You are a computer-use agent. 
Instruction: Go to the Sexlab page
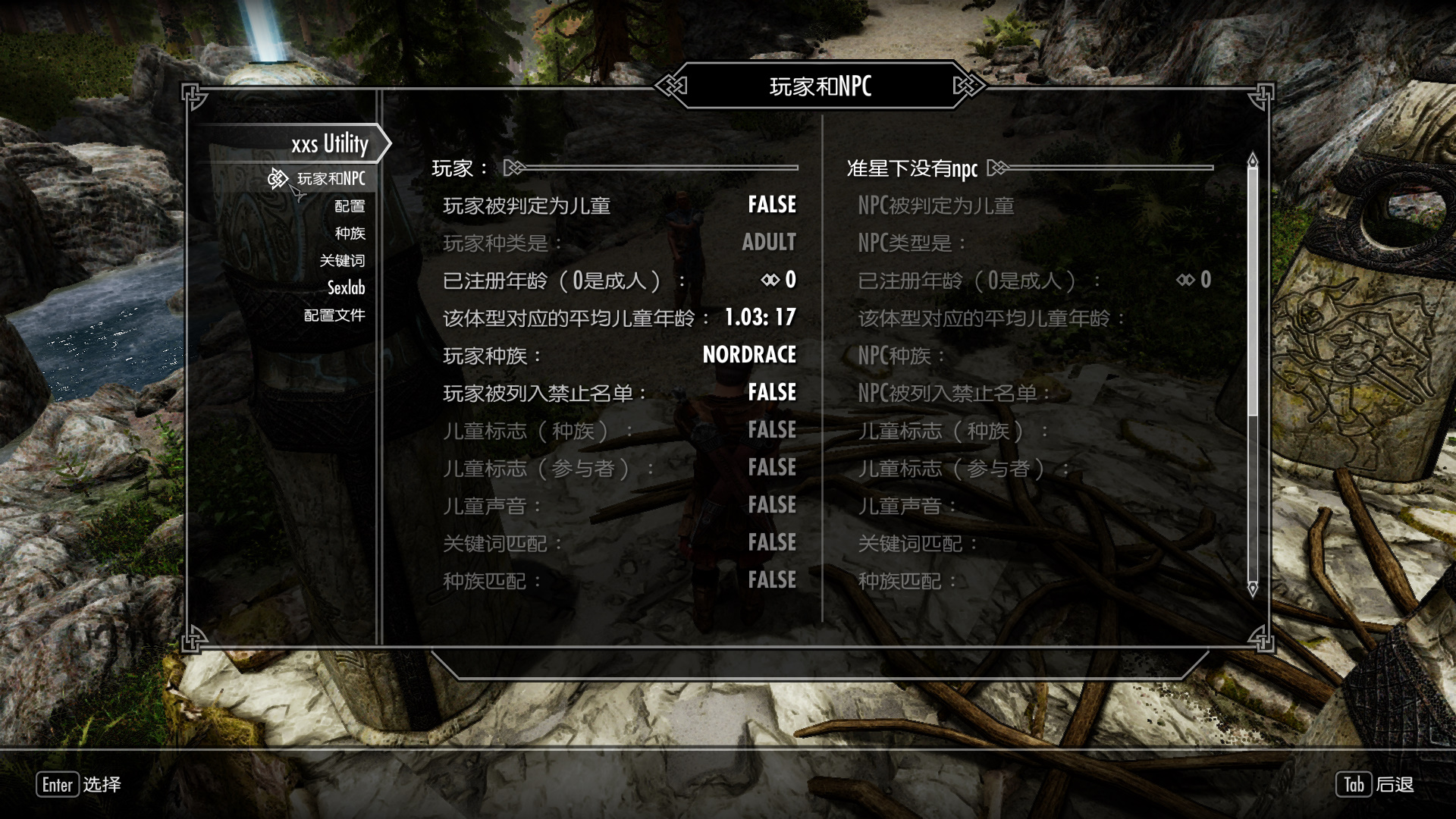click(346, 288)
